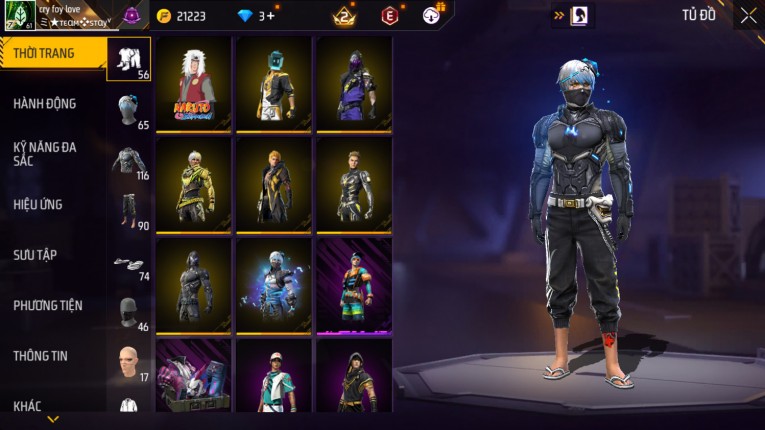Open the red E badge icon
The image size is (765, 430).
(x=390, y=15)
